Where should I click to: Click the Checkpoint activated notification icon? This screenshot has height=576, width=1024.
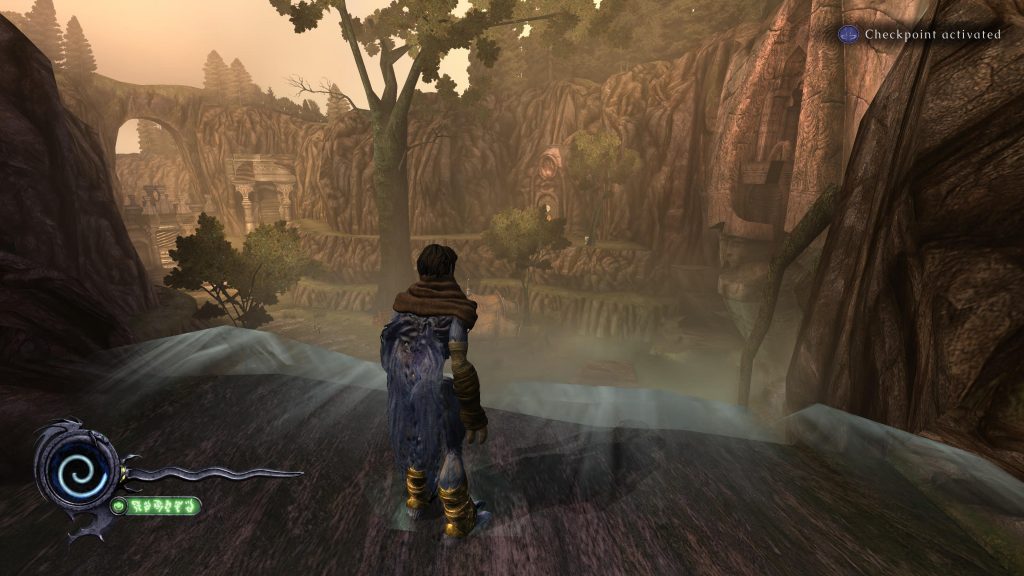pyautogui.click(x=849, y=34)
